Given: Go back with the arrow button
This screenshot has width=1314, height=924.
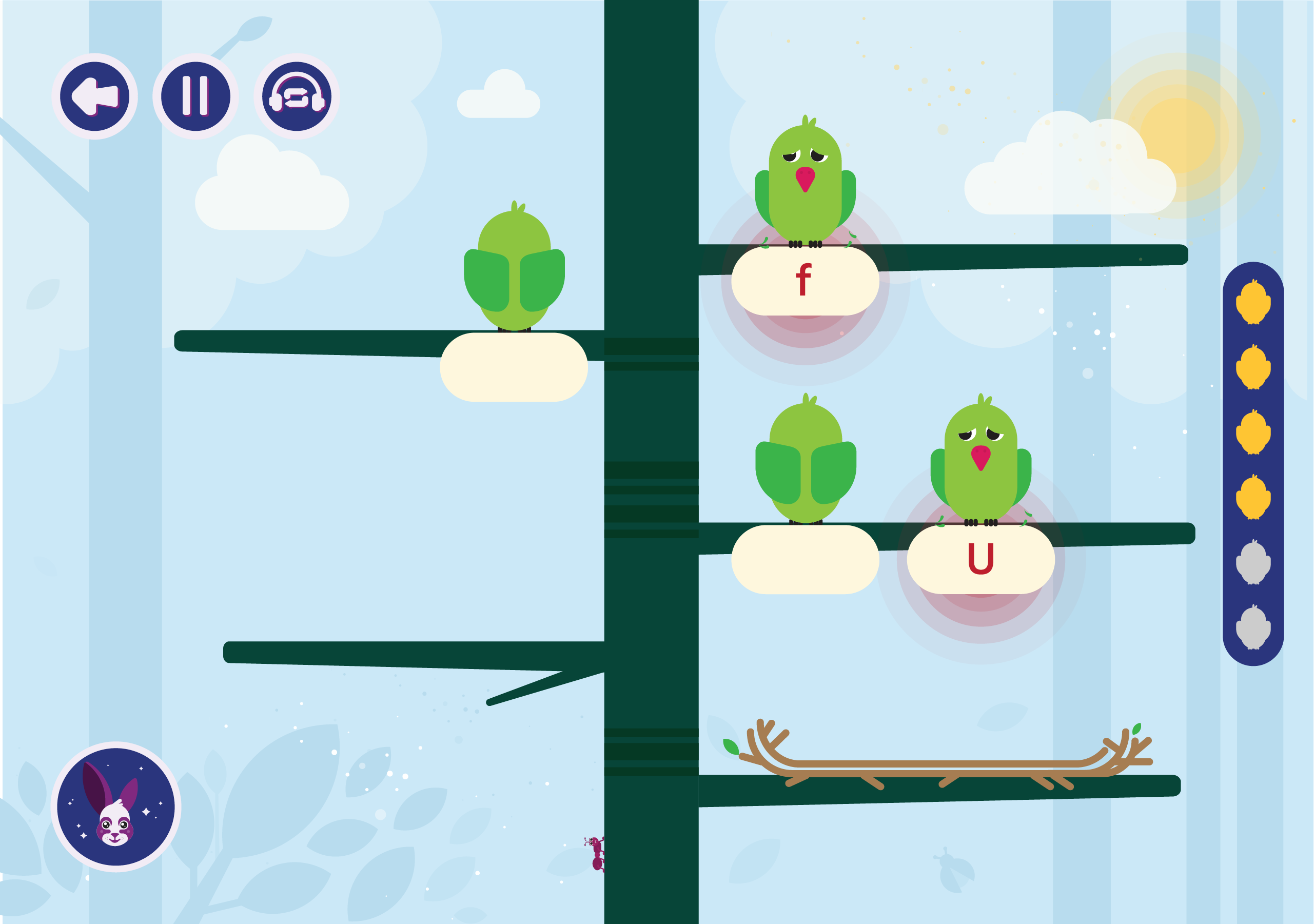Looking at the screenshot, I should tap(94, 96).
